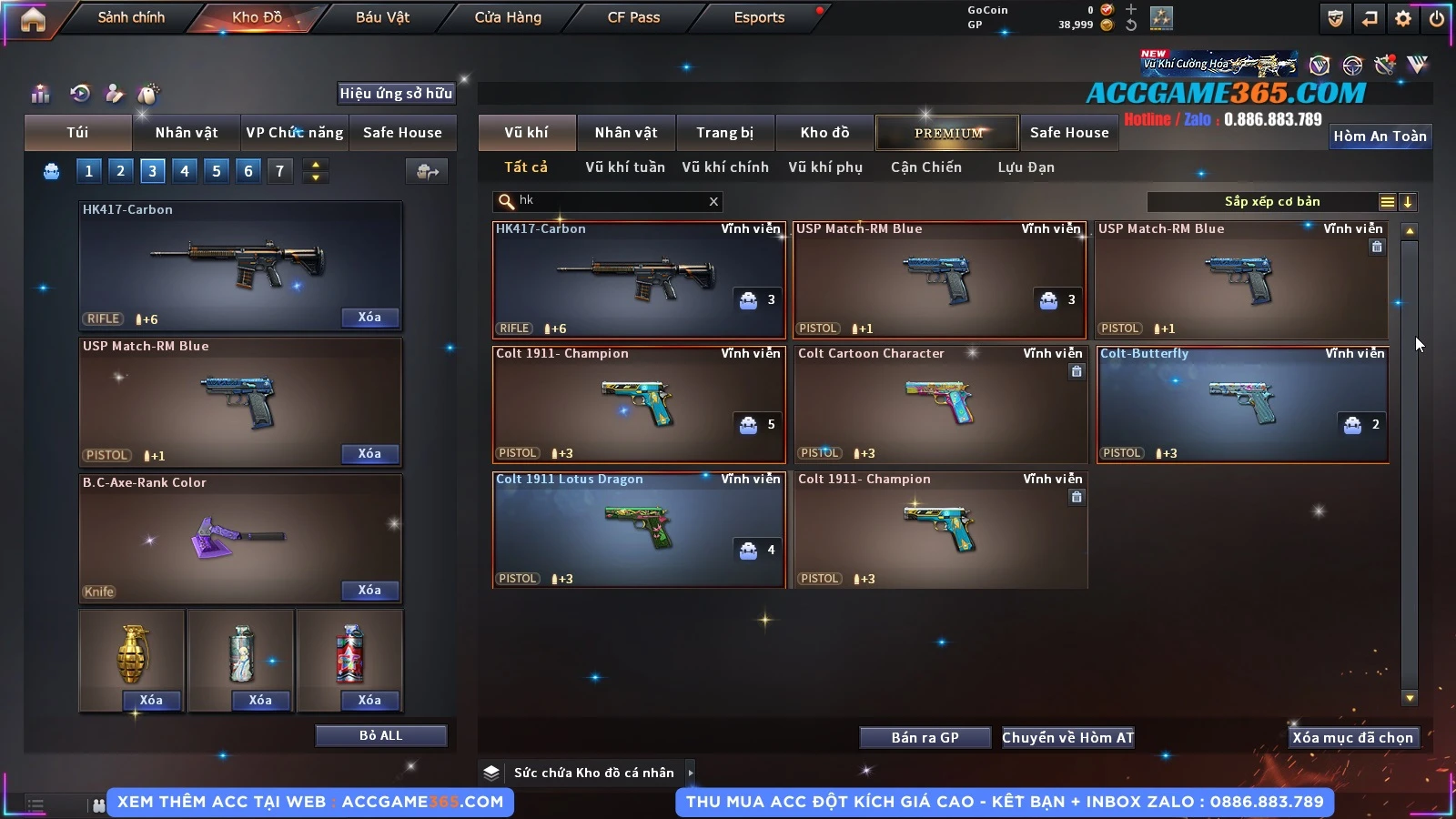Go to the Sảnh chính lobby tab
The width and height of the screenshot is (1456, 819).
click(131, 17)
